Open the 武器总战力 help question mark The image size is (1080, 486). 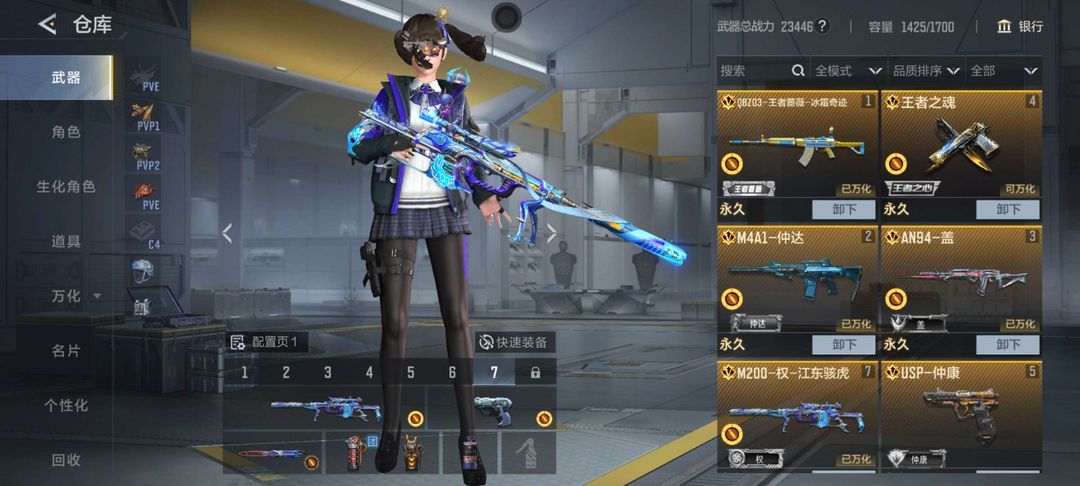click(x=822, y=27)
